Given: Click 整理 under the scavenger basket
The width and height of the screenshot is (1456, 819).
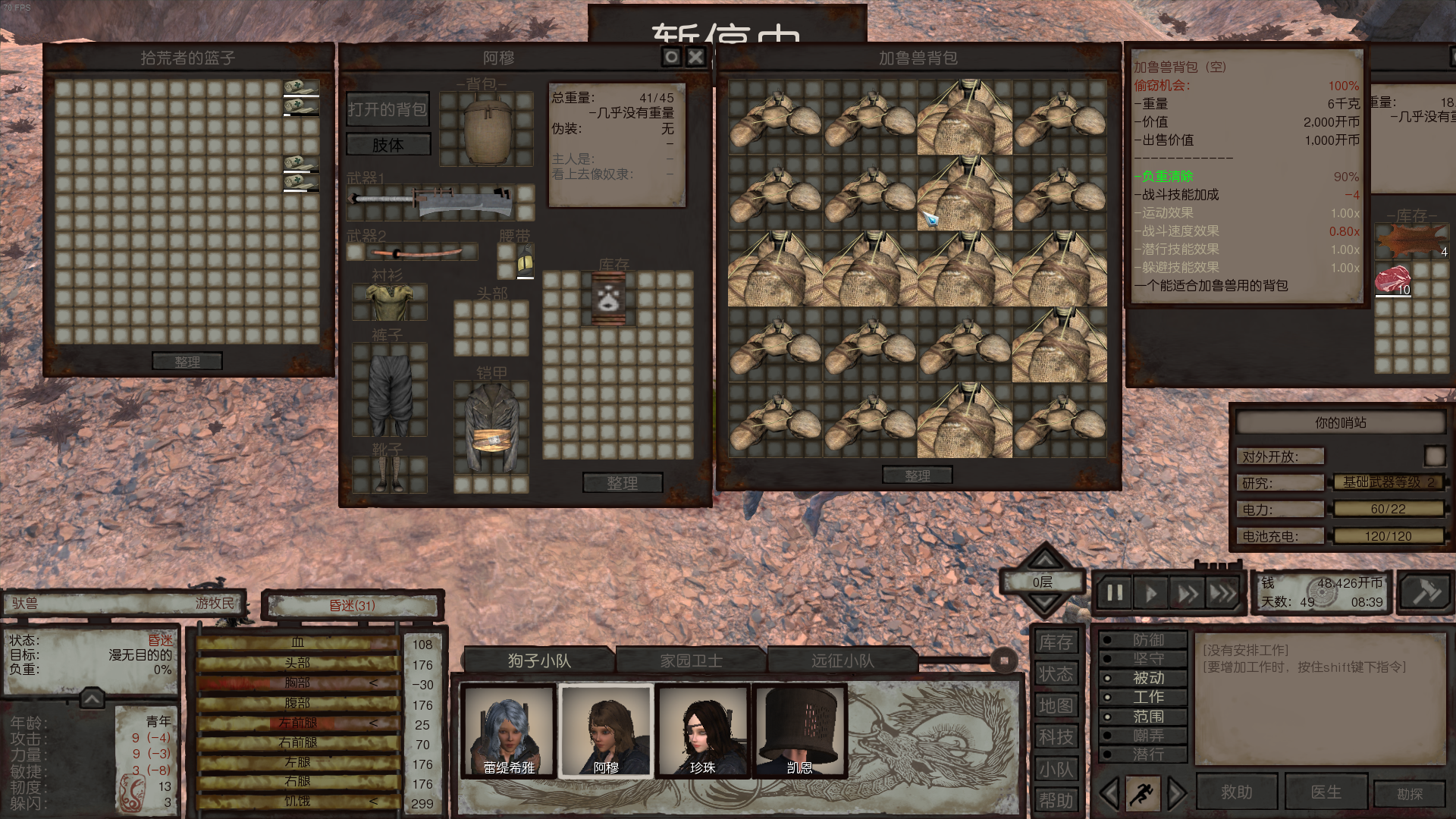Looking at the screenshot, I should (187, 362).
